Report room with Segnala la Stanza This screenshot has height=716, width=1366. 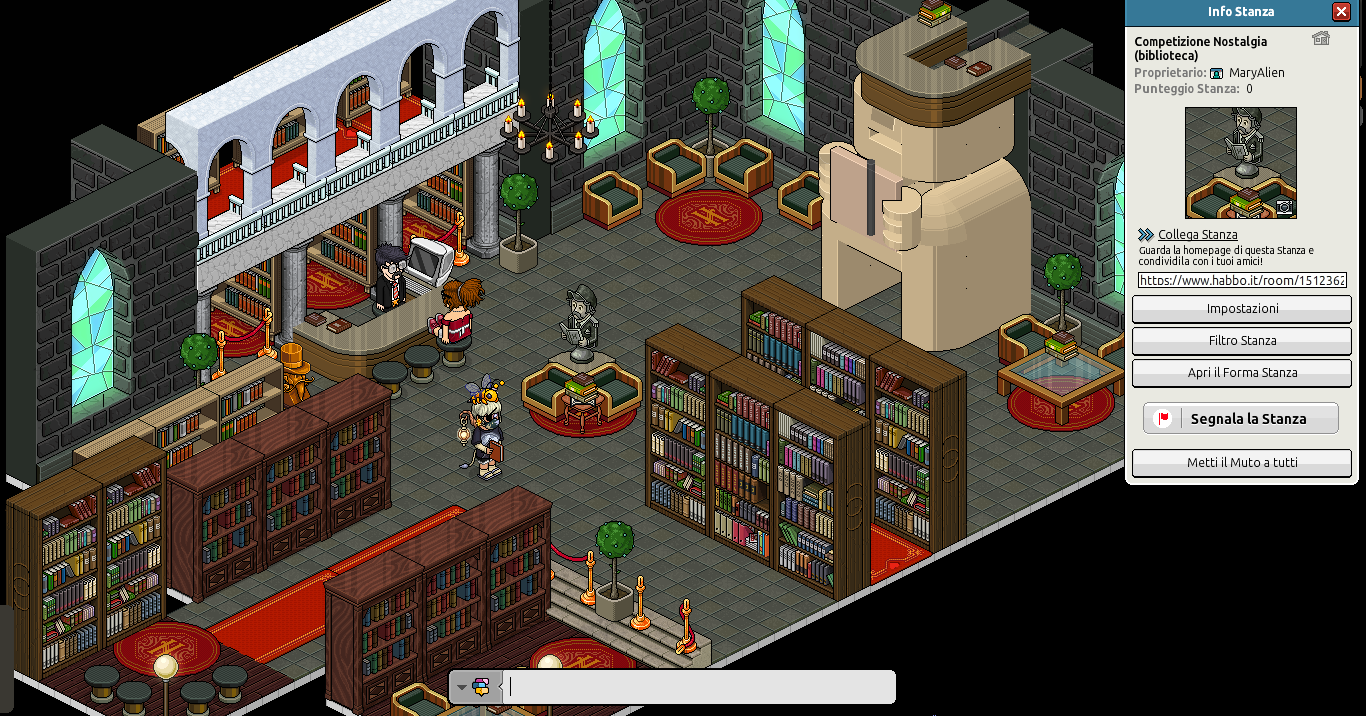(1241, 419)
